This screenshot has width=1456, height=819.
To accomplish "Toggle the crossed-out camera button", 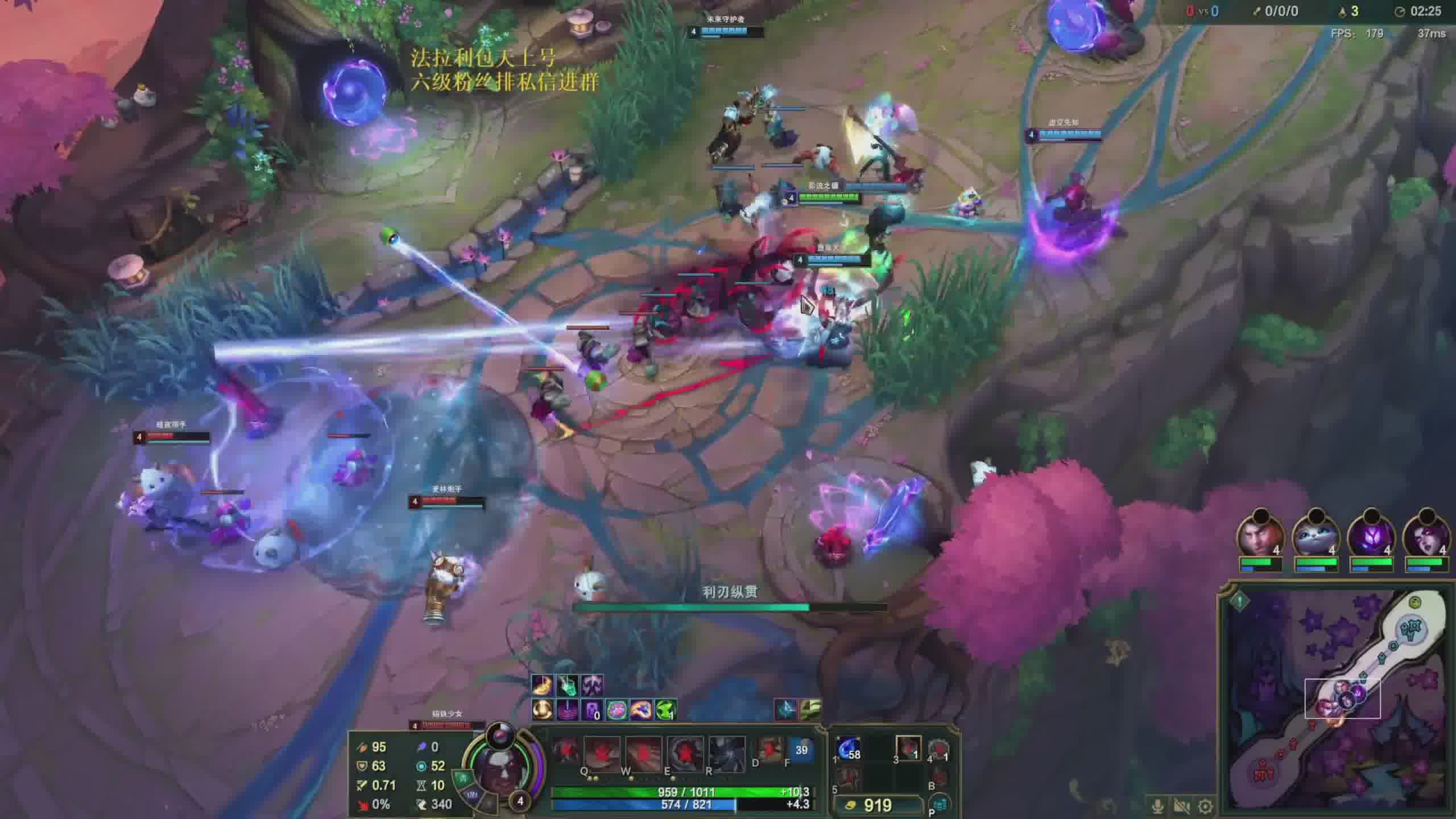I will tap(1181, 806).
